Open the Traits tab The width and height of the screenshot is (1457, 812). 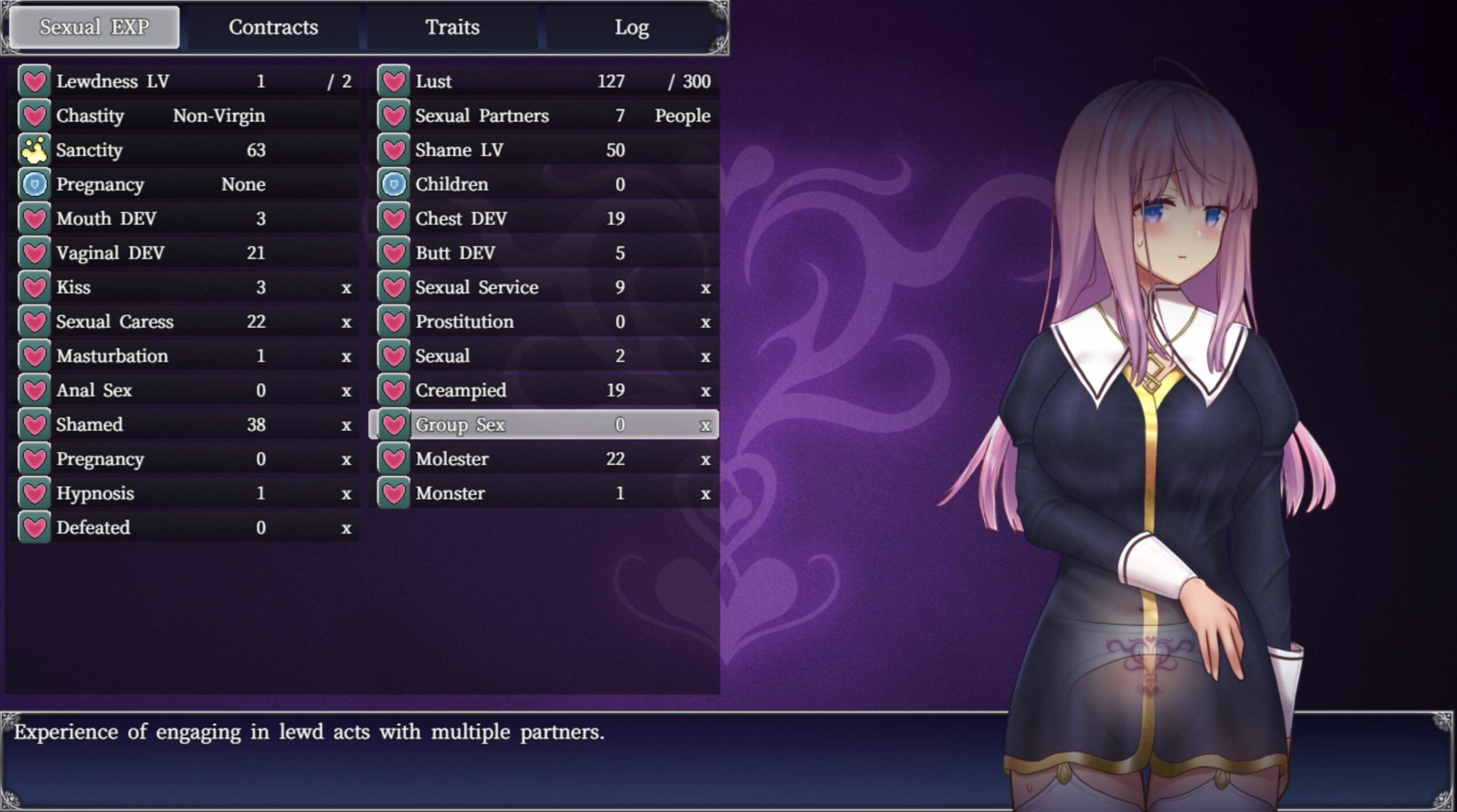coord(452,27)
